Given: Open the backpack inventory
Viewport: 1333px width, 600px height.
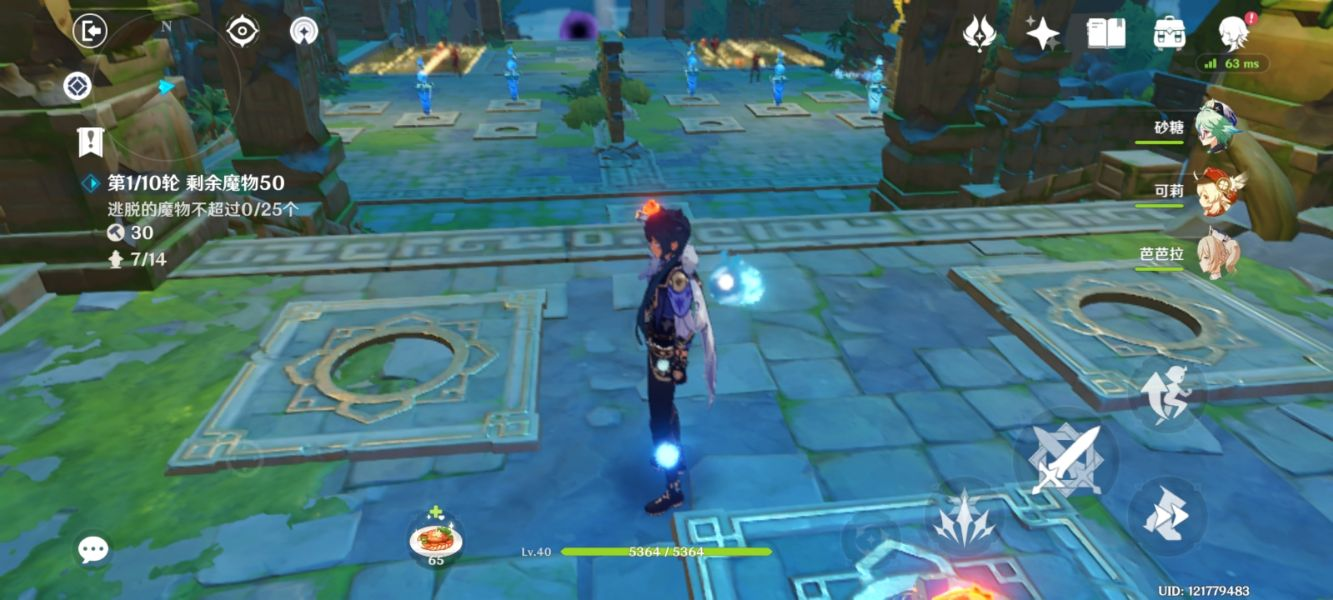Looking at the screenshot, I should (1169, 34).
